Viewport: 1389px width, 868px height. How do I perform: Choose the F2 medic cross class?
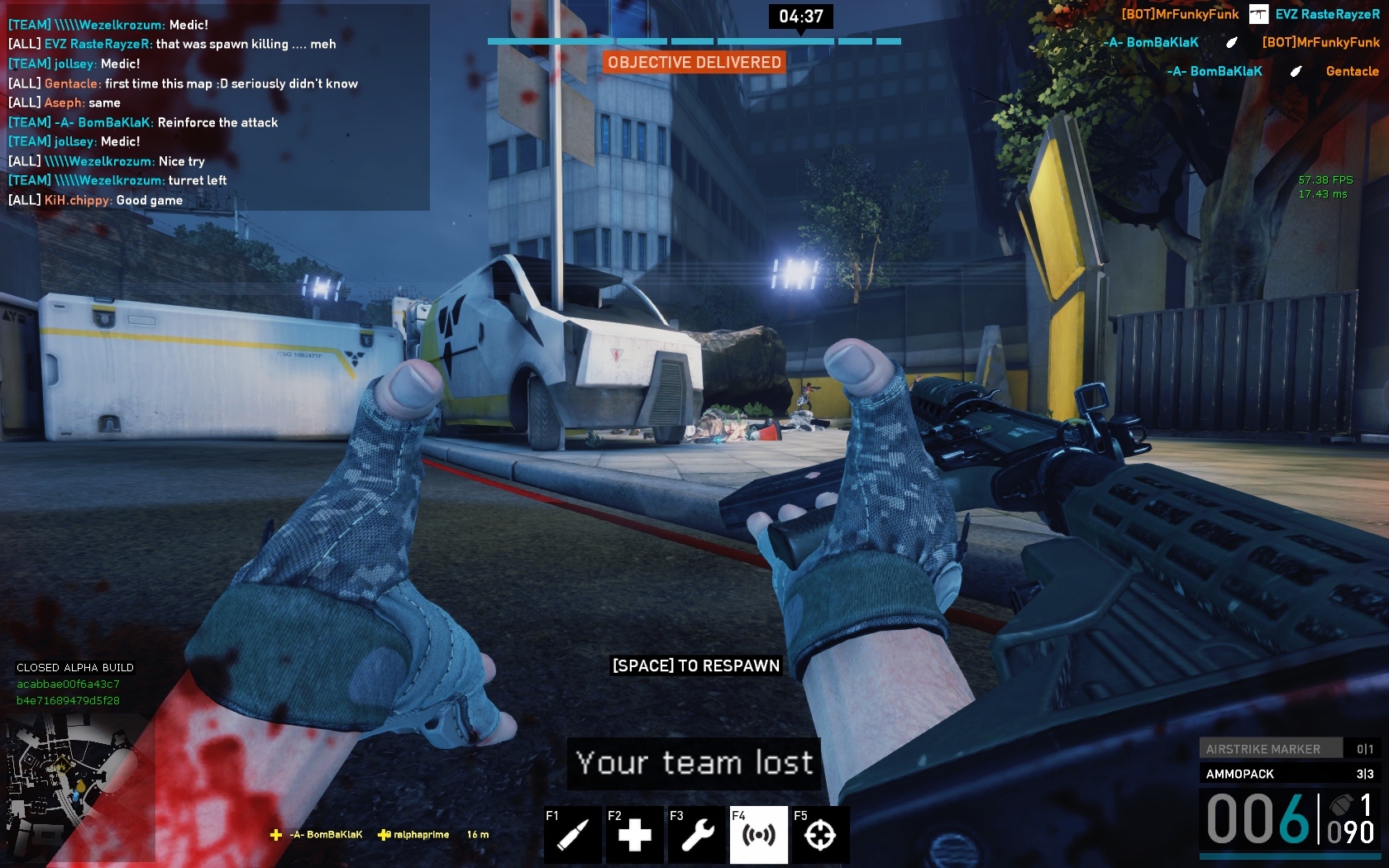[x=634, y=834]
